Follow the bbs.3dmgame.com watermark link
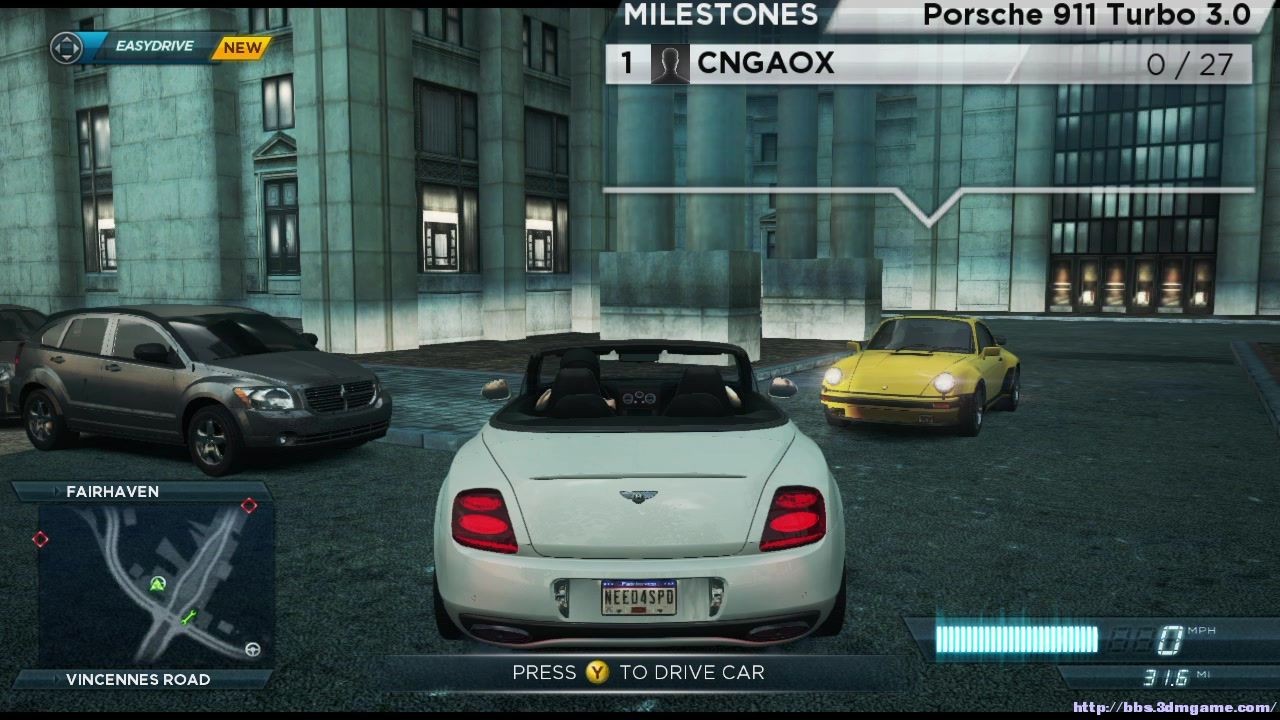 click(x=1174, y=708)
